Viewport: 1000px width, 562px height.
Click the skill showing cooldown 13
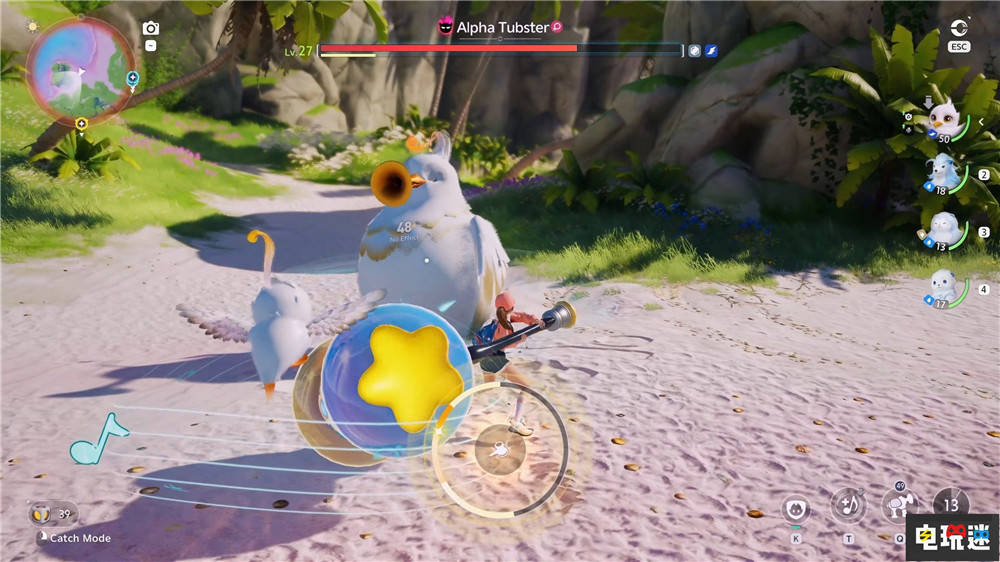point(950,503)
